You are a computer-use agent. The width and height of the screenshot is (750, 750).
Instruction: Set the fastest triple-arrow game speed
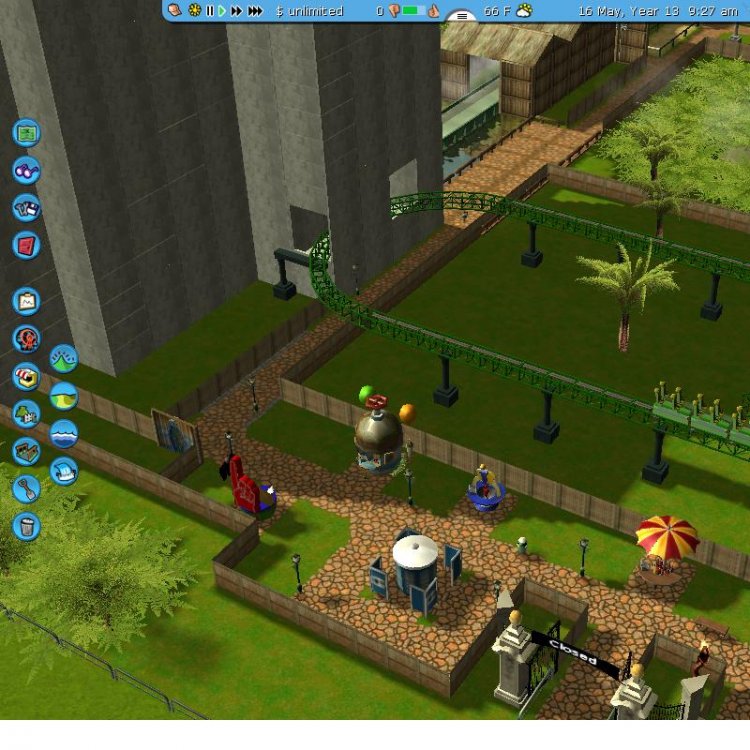tap(256, 11)
